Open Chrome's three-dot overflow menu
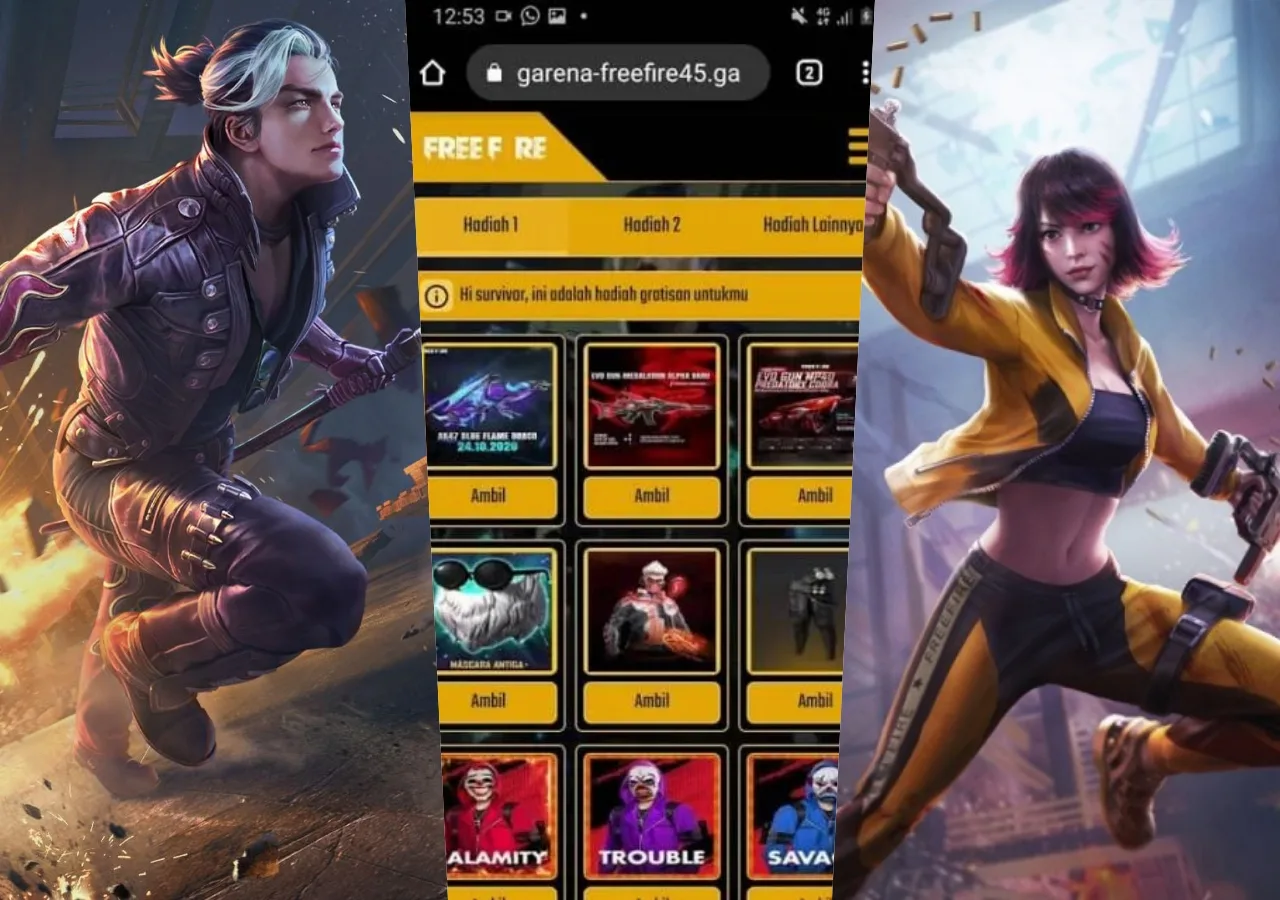 coord(866,73)
